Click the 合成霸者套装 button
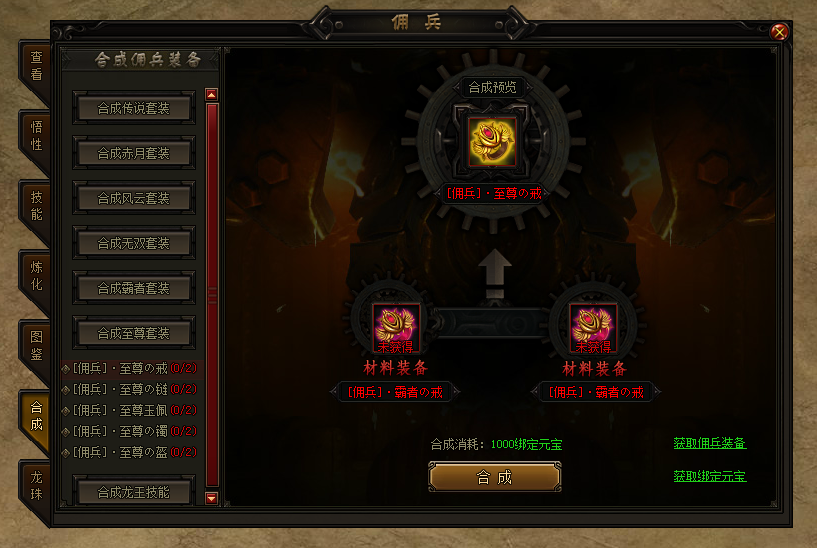 click(x=133, y=288)
